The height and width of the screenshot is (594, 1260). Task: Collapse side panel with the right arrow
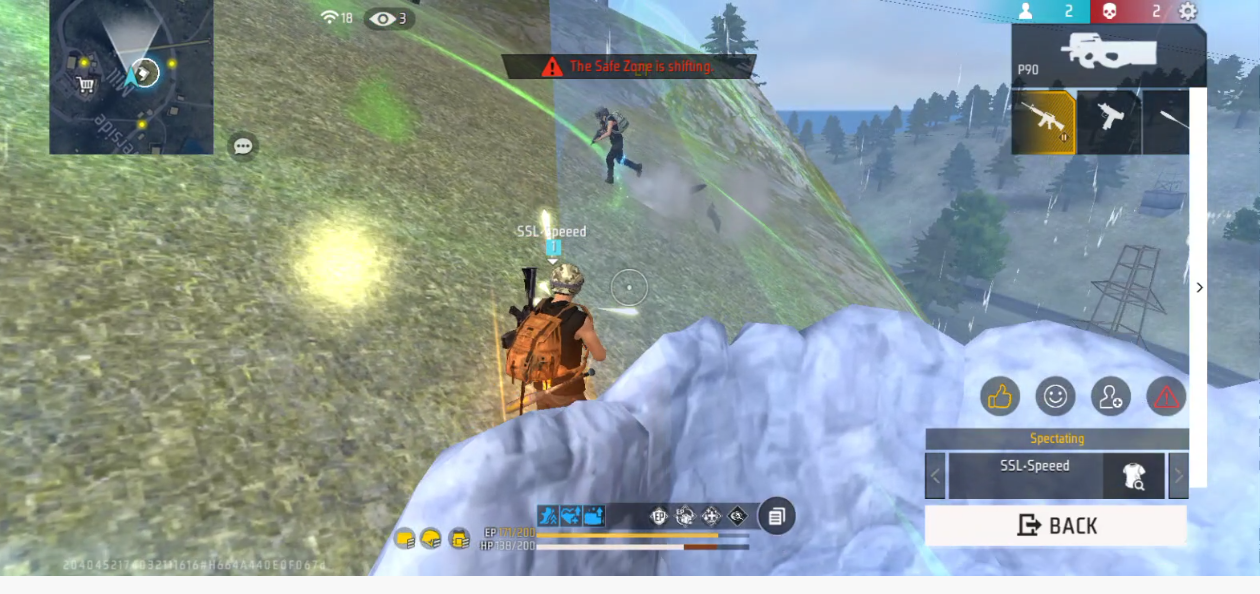tap(1199, 288)
